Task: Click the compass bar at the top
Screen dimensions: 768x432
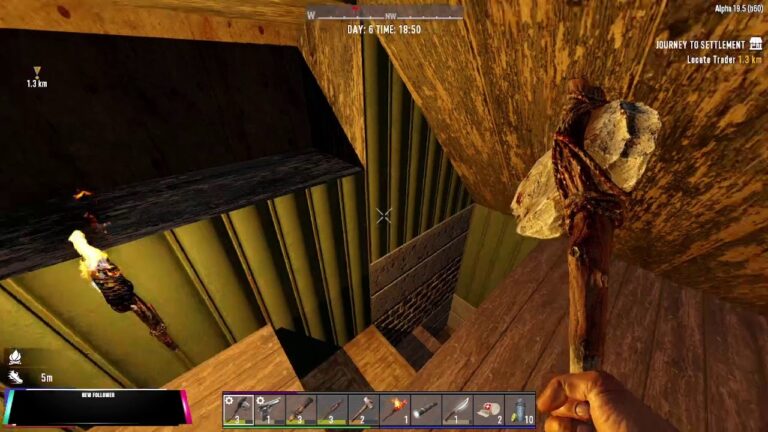Action: (384, 15)
